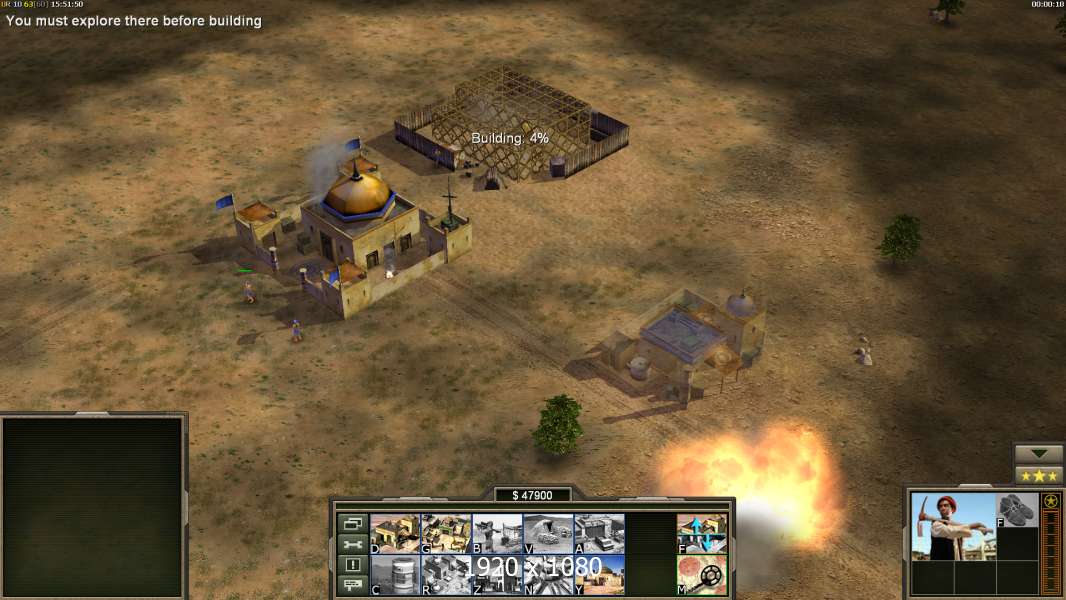1066x600 pixels.
Task: Select the tunnel mound icon marked V
Action: tap(548, 533)
